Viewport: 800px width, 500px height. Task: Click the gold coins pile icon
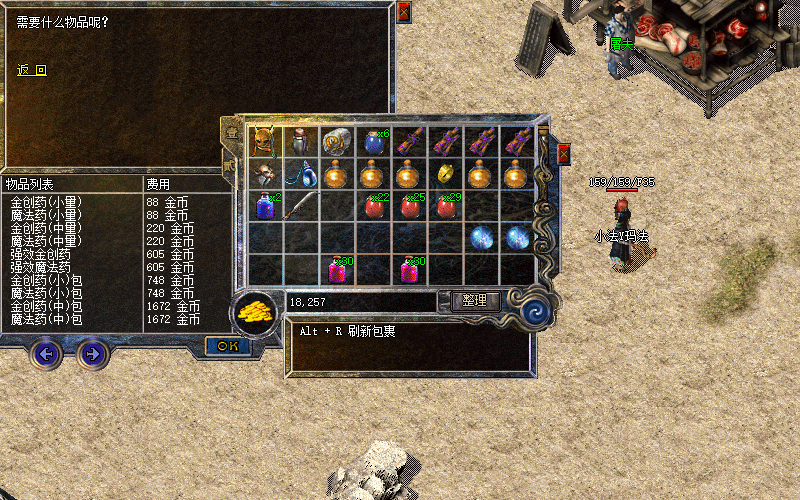pos(256,310)
